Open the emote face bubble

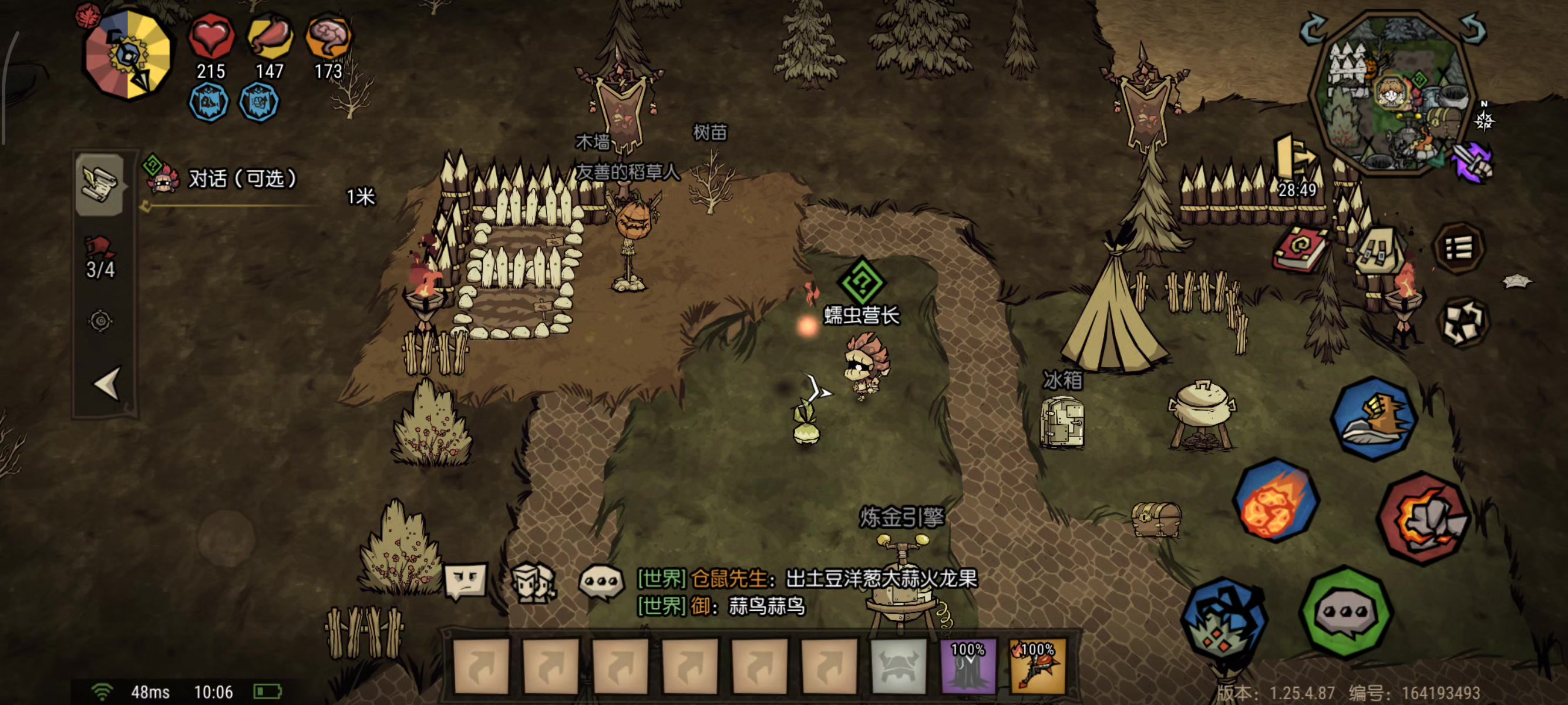coord(466,580)
